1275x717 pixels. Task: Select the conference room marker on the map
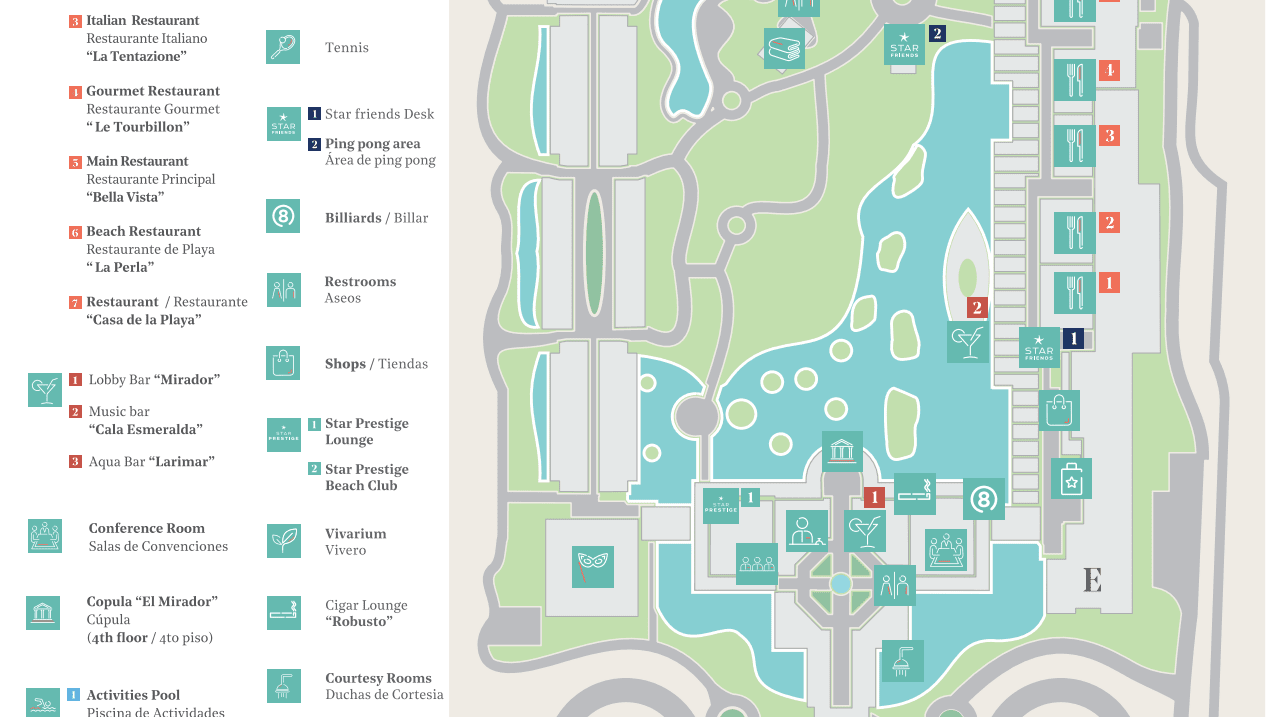[x=946, y=550]
